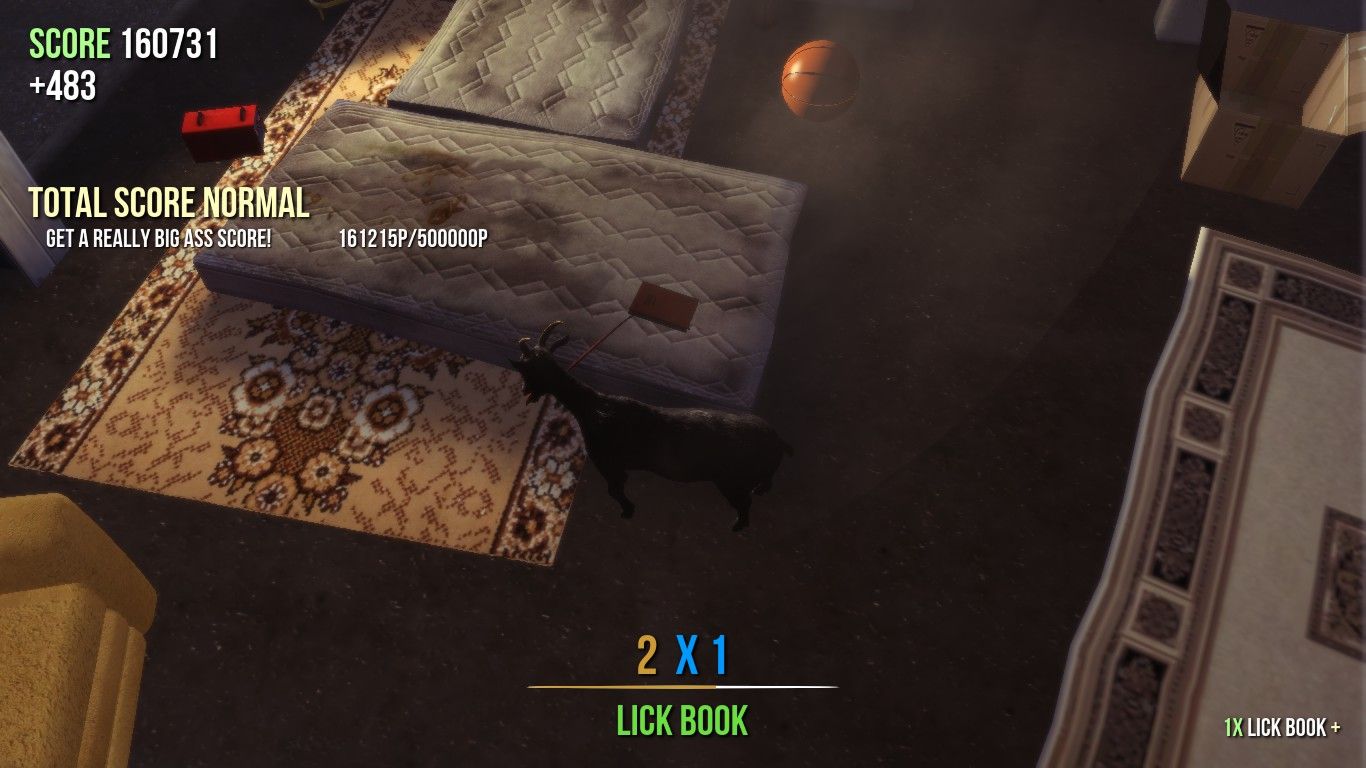Click the GET A REALLY BIG ASS SCORE text
This screenshot has width=1366, height=768.
pyautogui.click(x=160, y=239)
